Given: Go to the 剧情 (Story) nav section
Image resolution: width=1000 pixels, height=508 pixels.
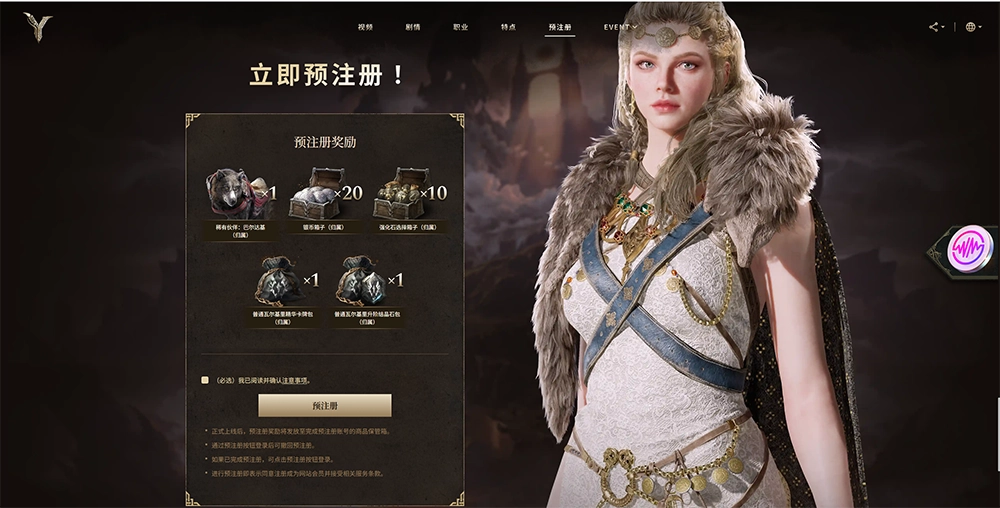Looking at the screenshot, I should (413, 27).
